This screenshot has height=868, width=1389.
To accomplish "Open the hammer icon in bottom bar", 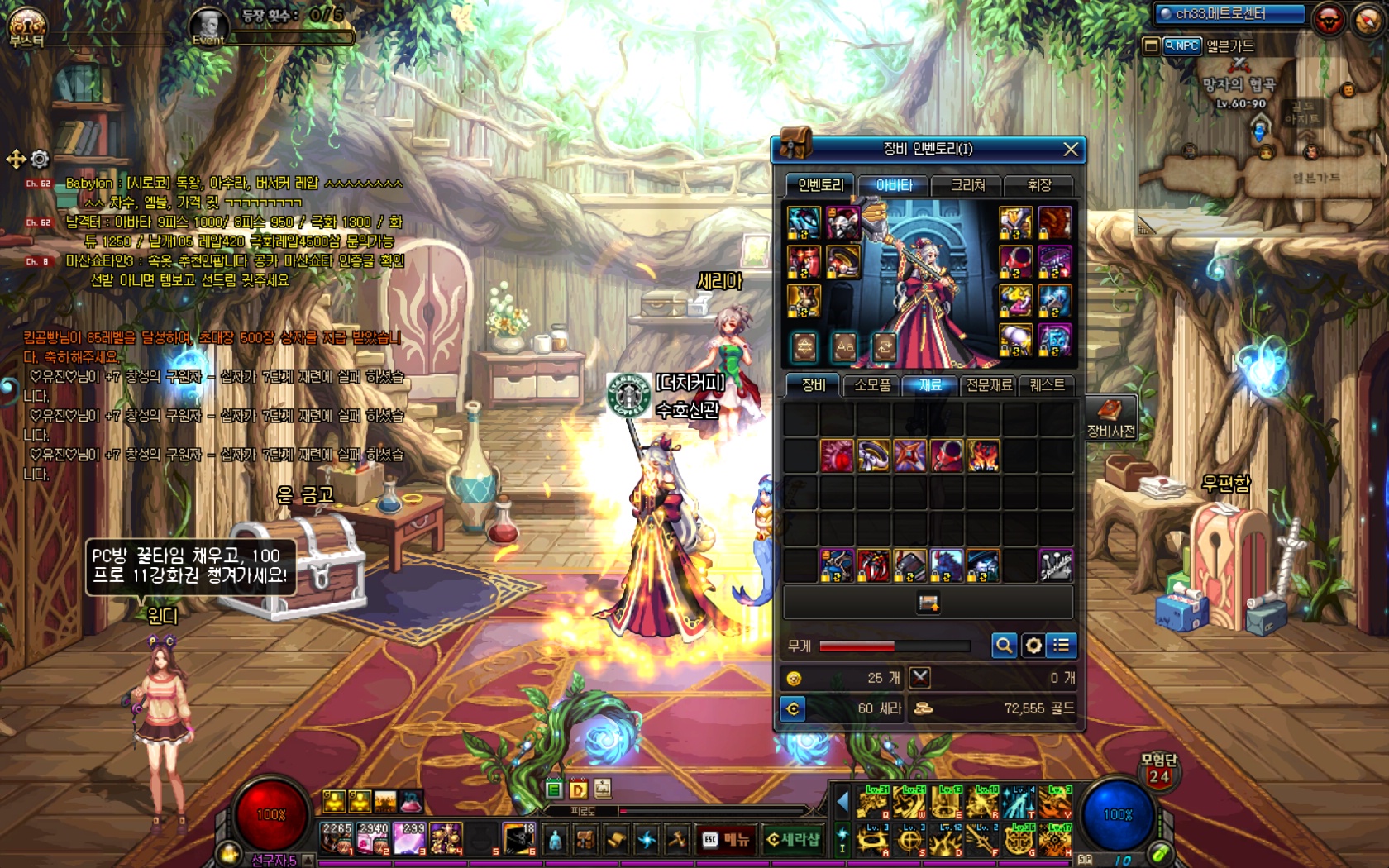I will point(677,840).
